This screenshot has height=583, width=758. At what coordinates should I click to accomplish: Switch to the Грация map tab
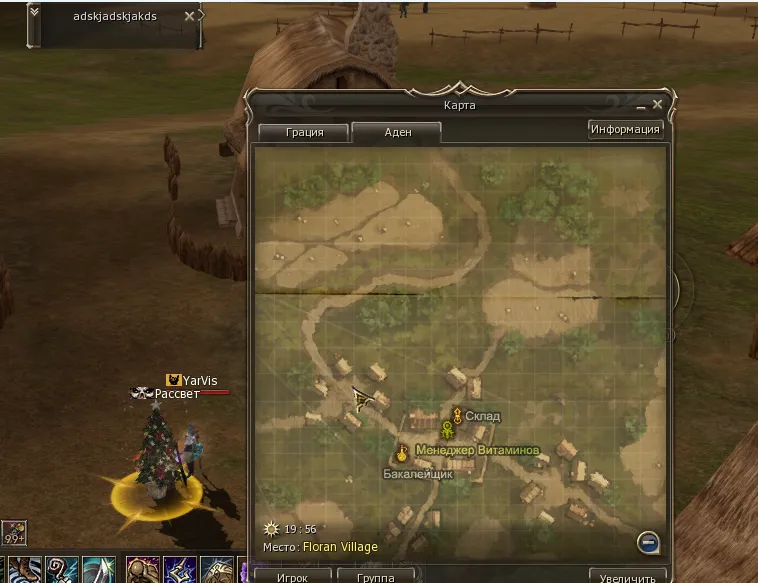point(304,132)
